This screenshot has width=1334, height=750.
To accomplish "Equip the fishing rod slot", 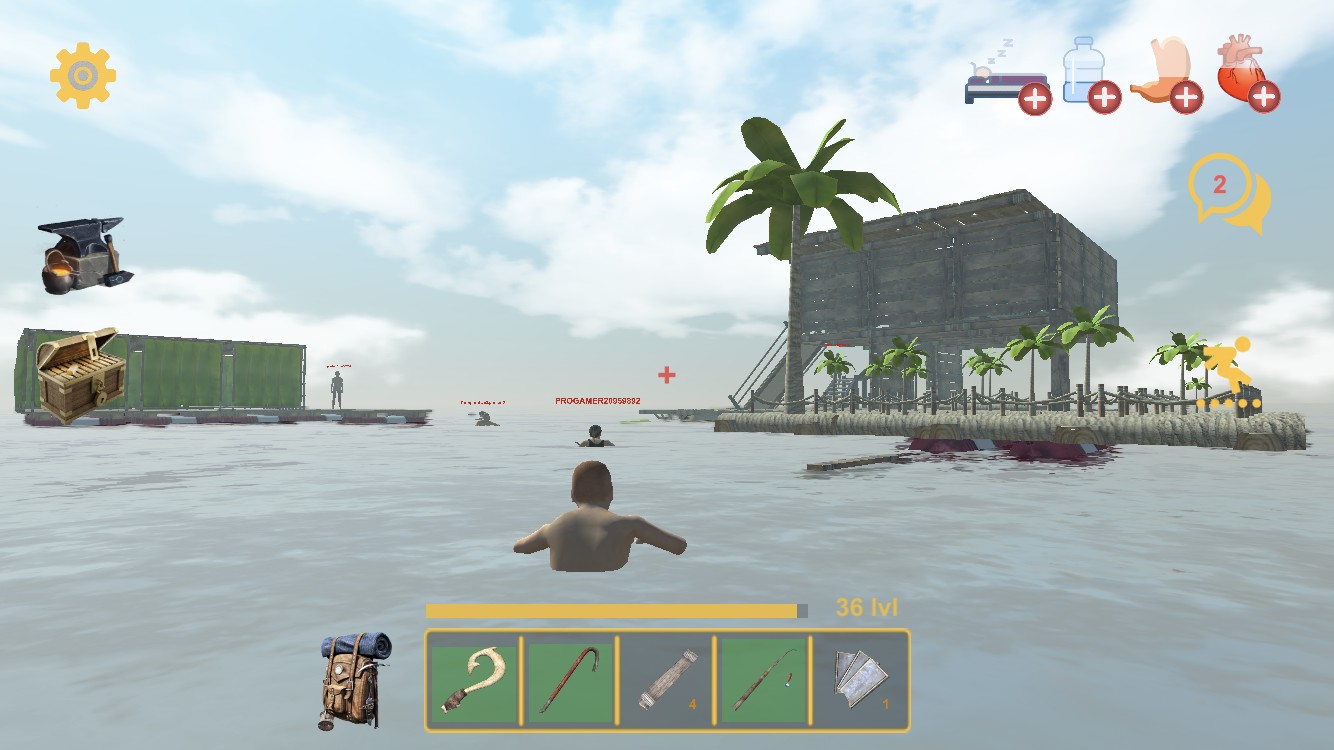I will click(x=763, y=681).
